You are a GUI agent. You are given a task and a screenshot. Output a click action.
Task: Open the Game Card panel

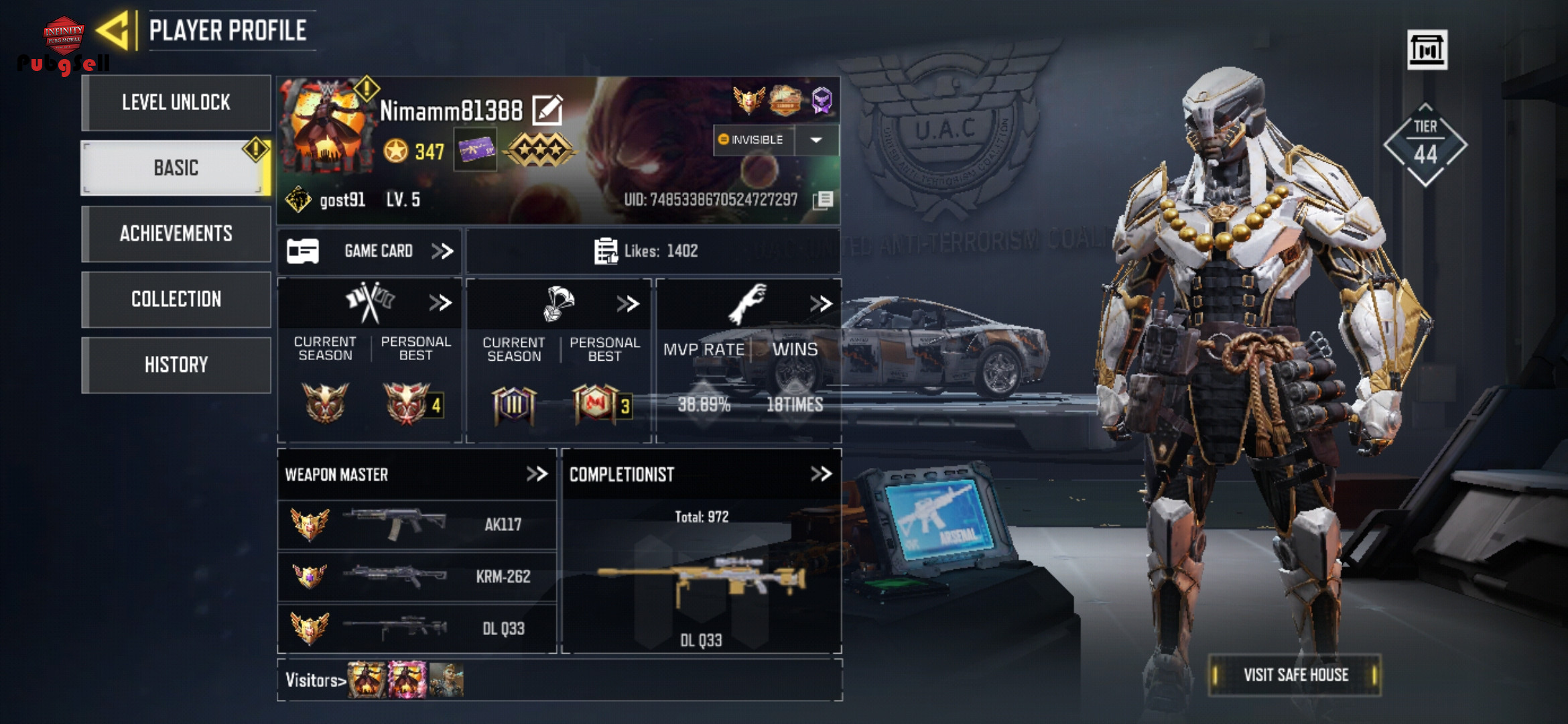[x=370, y=251]
